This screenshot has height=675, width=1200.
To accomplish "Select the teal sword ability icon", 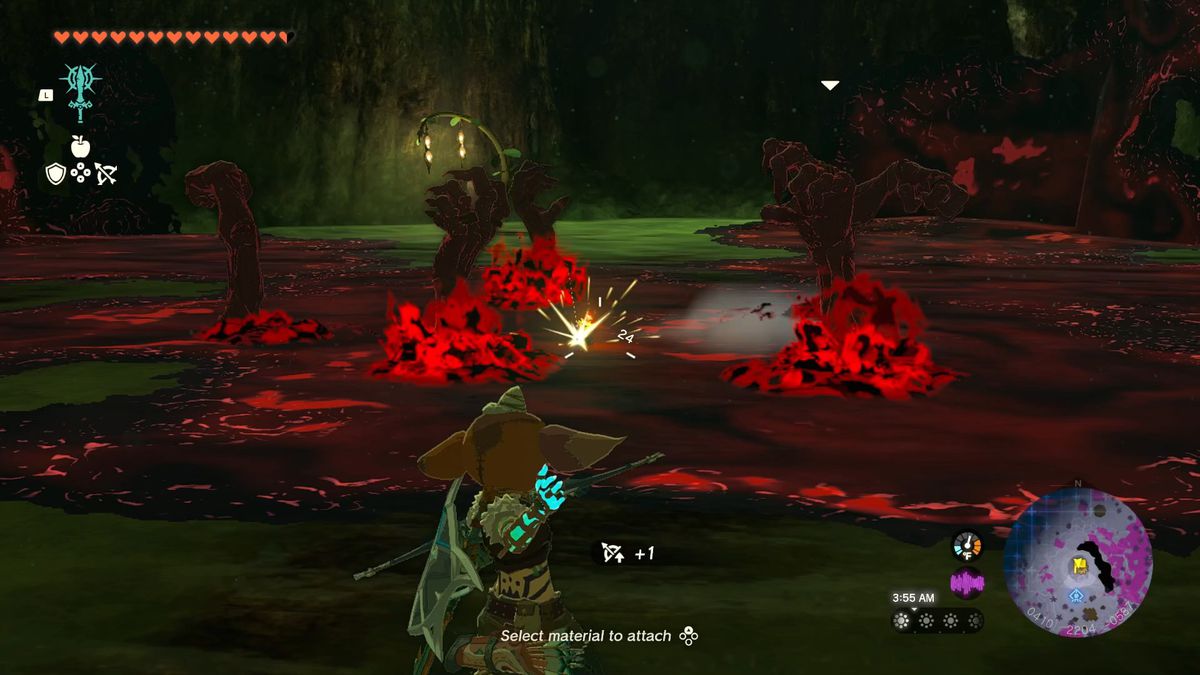I will [80, 91].
